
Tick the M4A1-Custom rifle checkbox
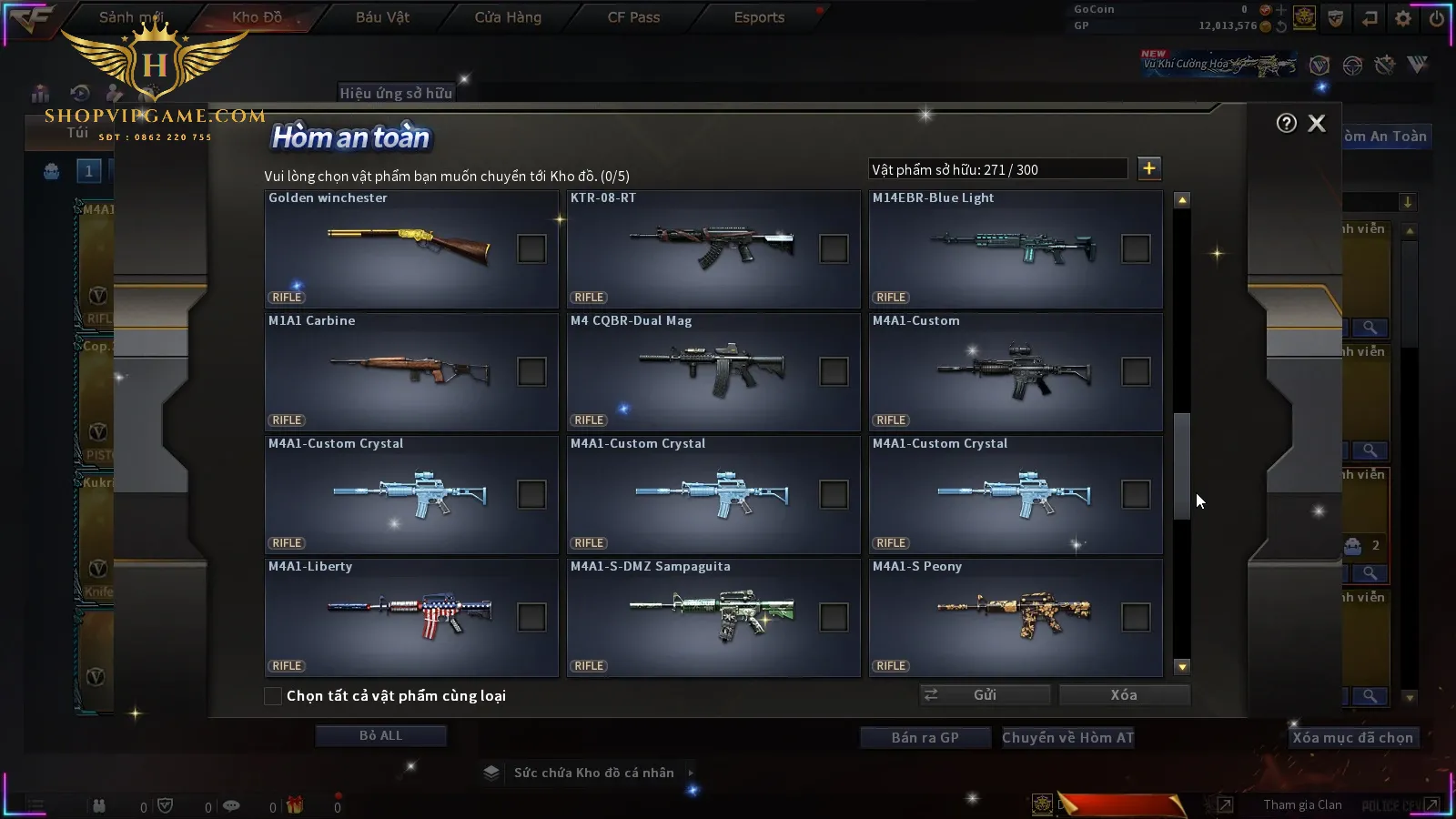1136,371
